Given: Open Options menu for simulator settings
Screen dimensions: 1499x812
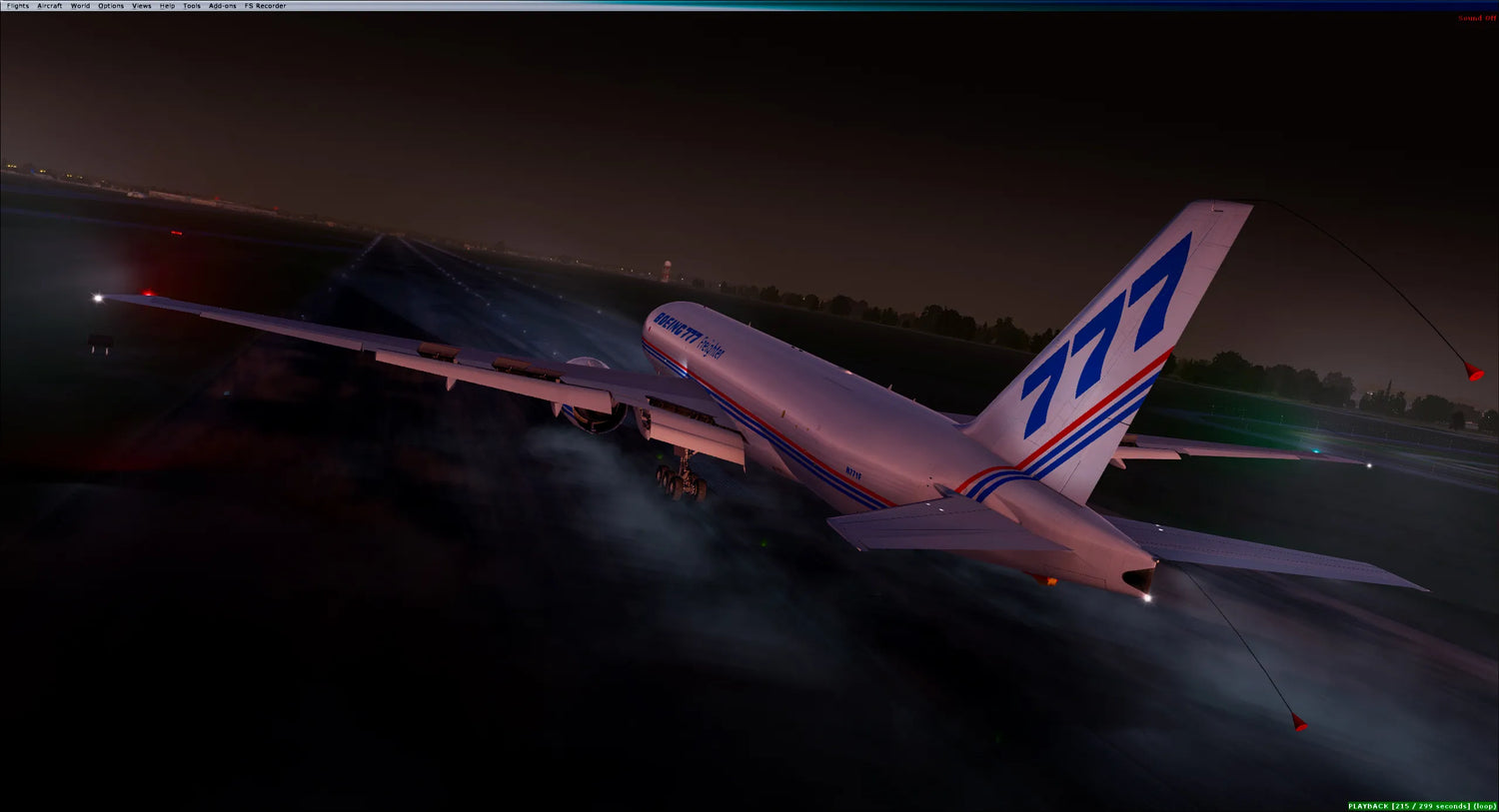Looking at the screenshot, I should point(110,5).
